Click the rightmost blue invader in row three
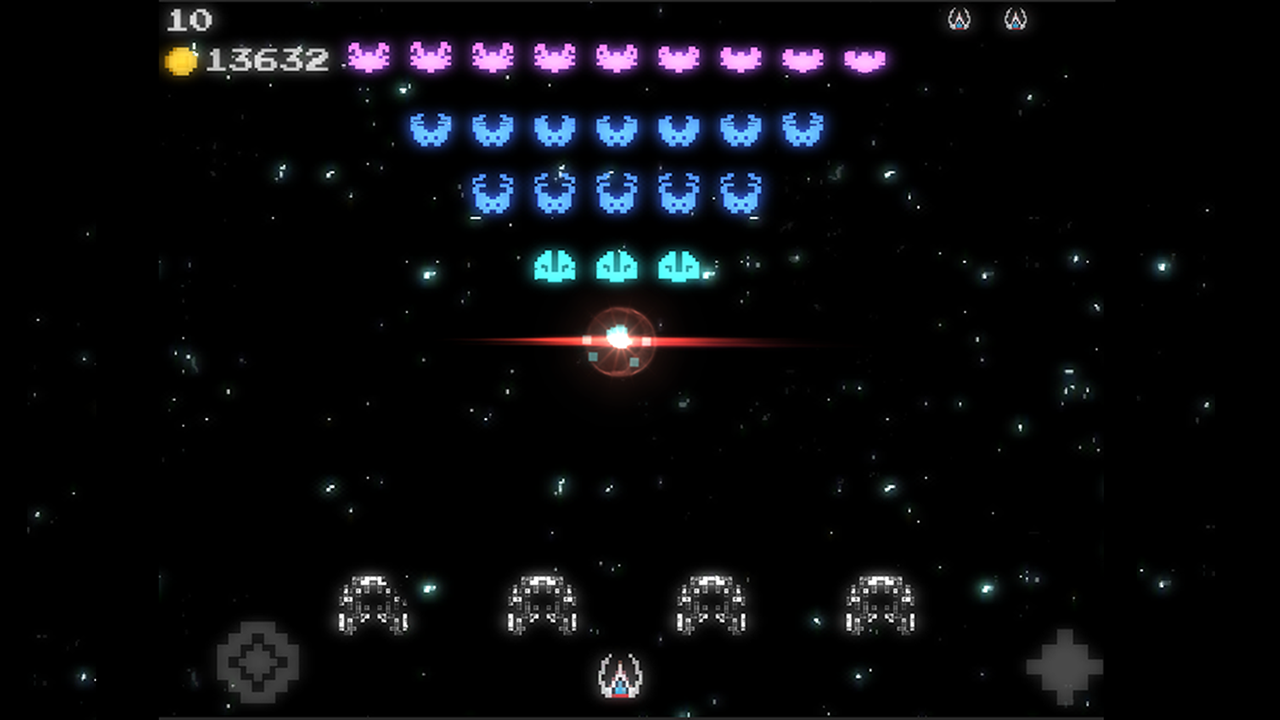 tap(740, 195)
